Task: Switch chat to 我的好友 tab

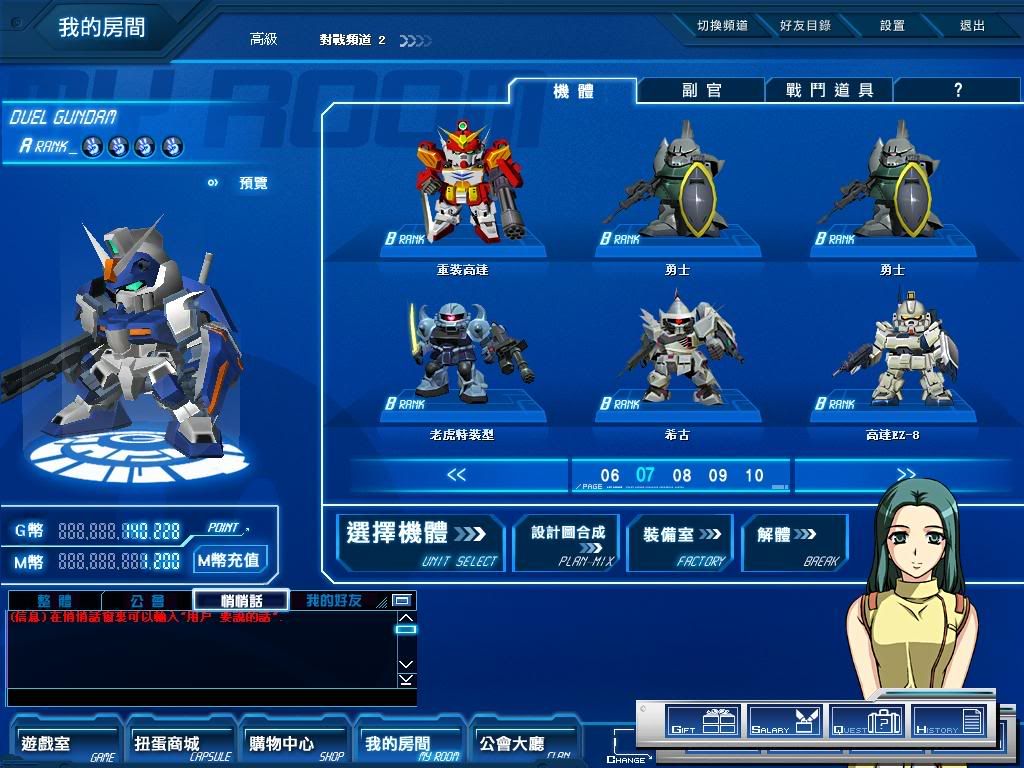Action: [335, 601]
